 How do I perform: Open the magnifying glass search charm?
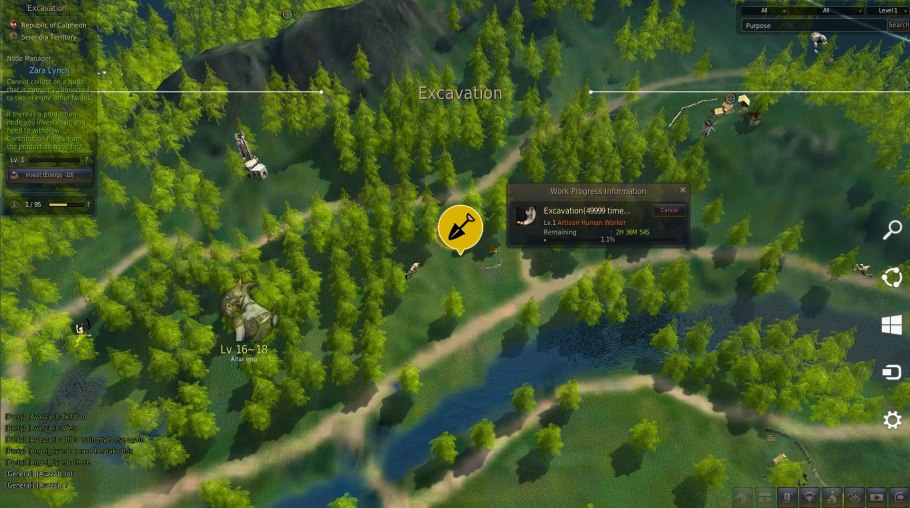(892, 230)
